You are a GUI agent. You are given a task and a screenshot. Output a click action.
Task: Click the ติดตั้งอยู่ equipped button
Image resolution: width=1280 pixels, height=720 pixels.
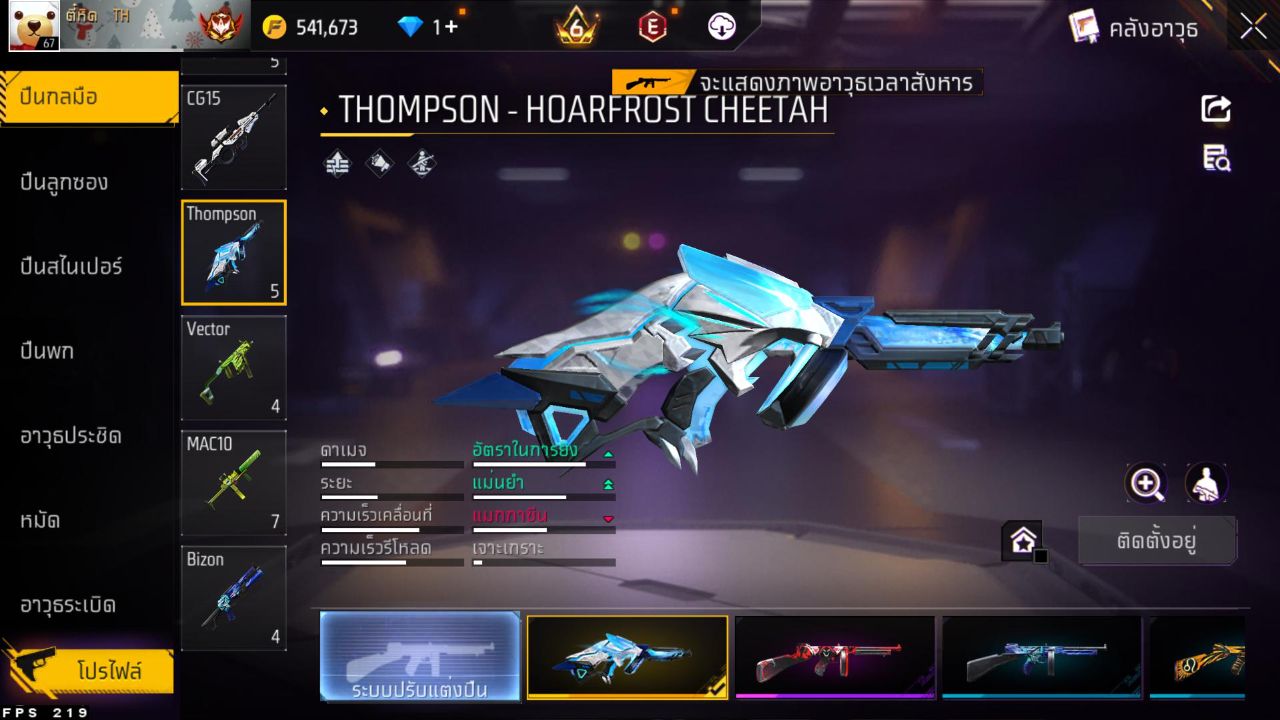pyautogui.click(x=1158, y=540)
